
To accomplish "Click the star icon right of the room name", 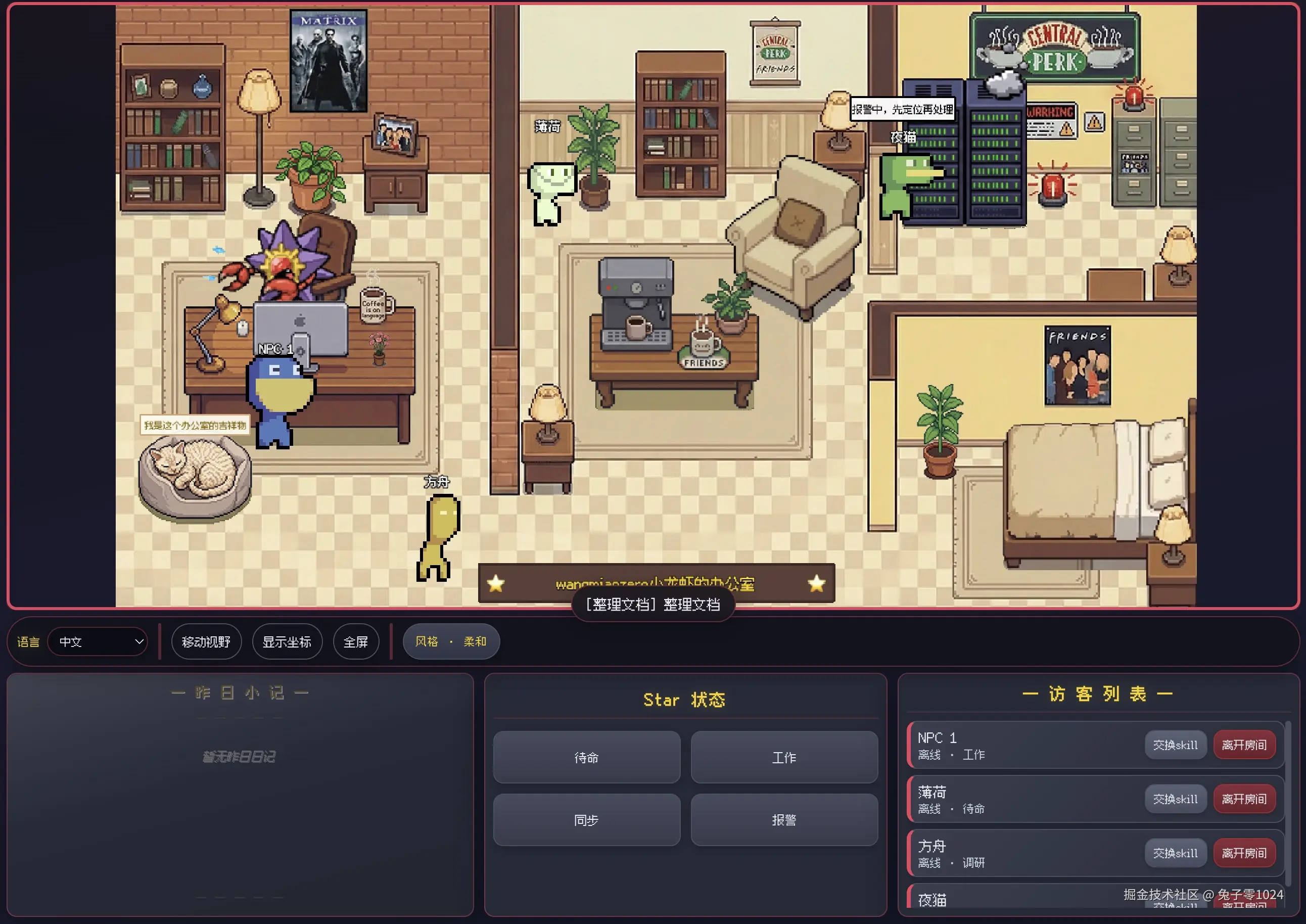I will tap(817, 584).
